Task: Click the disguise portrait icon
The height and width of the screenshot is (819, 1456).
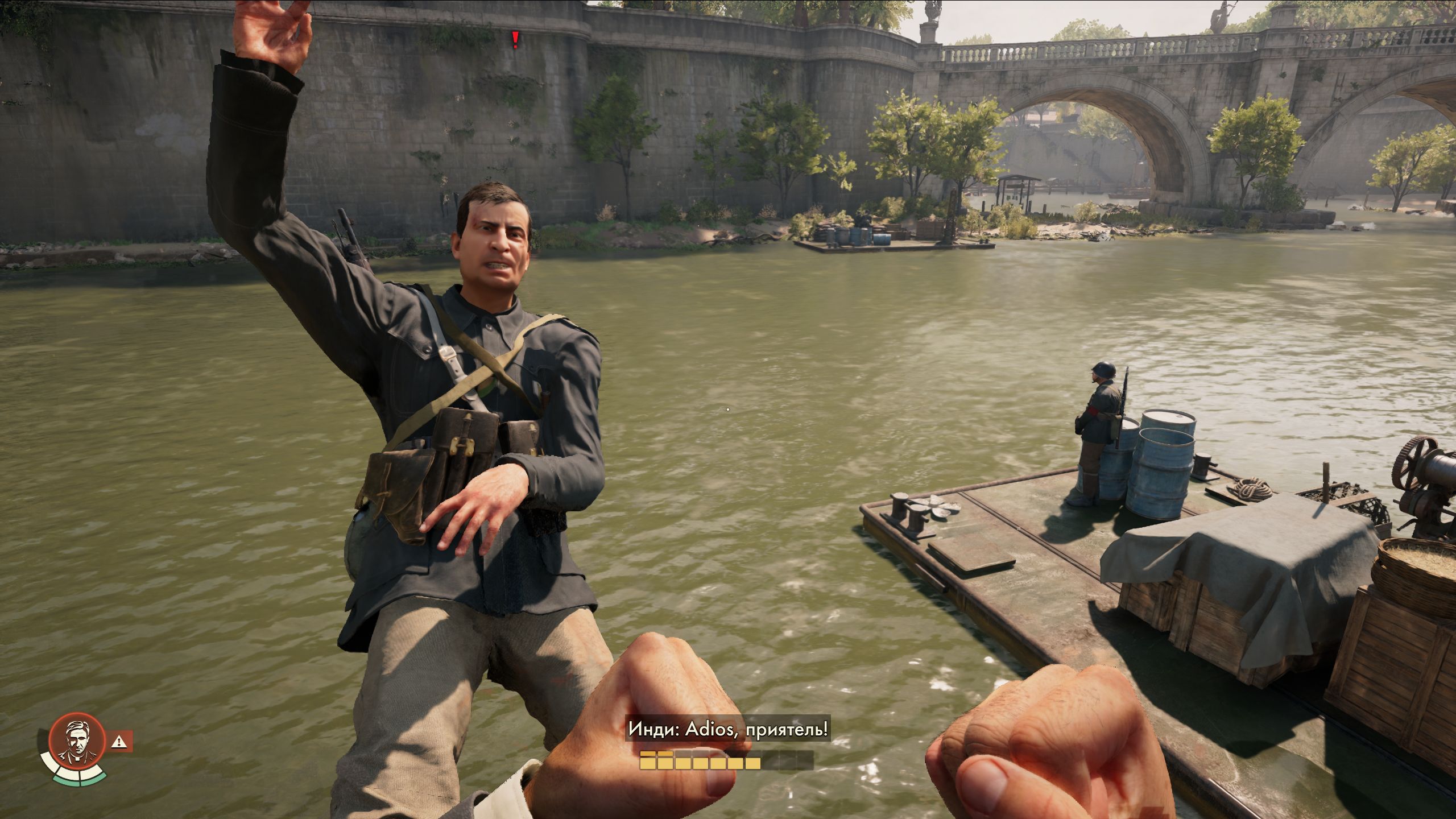Action: [x=77, y=741]
